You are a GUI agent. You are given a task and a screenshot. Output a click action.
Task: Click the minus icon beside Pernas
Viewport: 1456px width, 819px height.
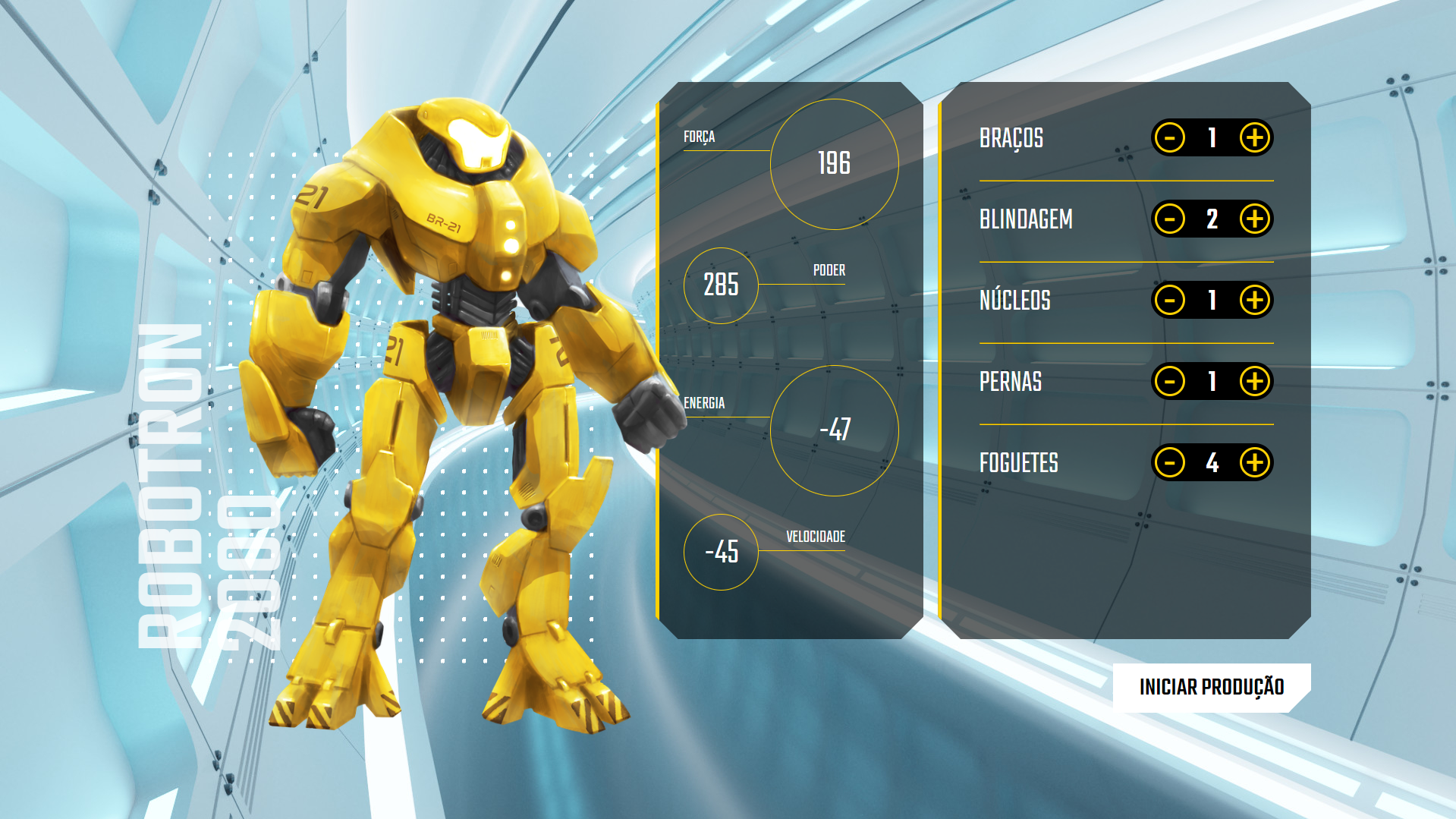point(1170,382)
